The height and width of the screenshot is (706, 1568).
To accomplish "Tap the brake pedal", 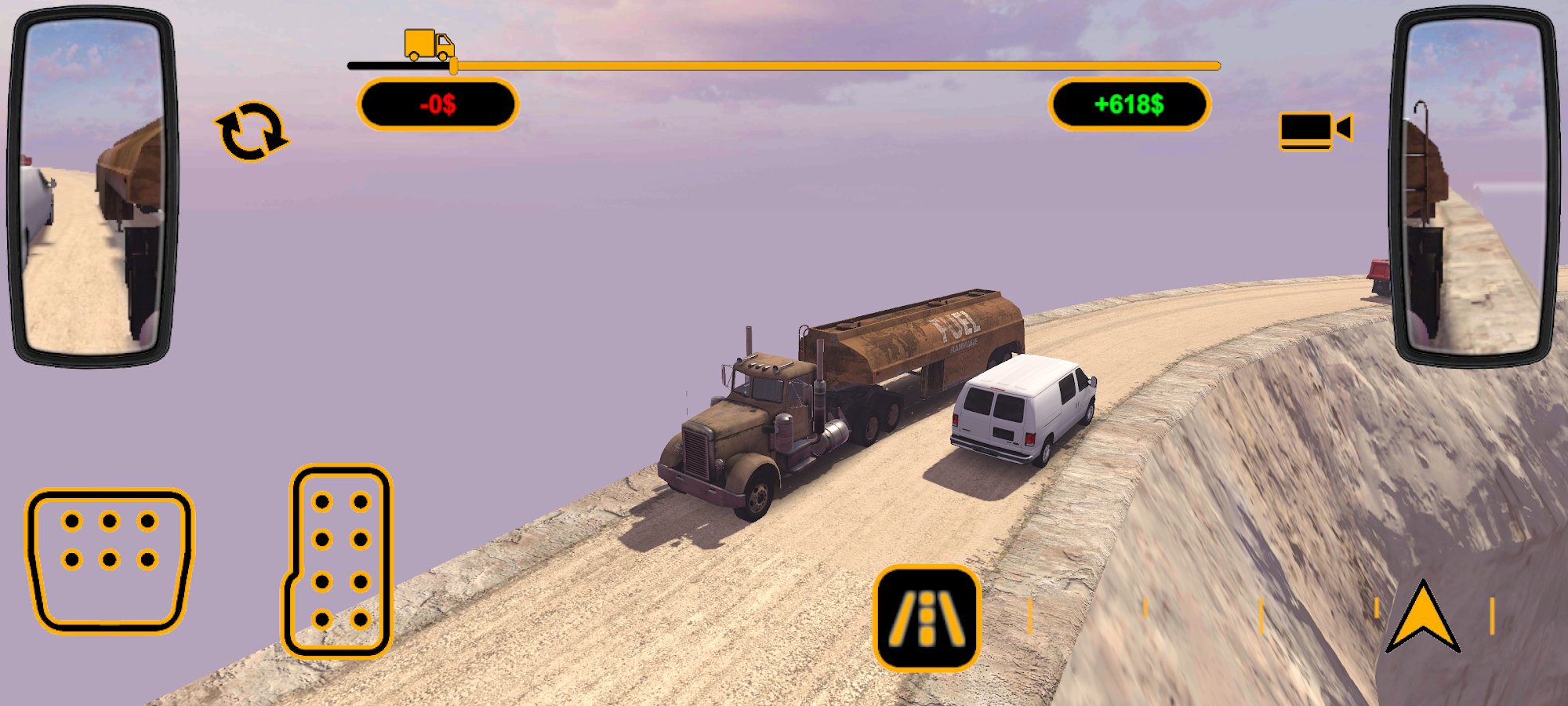I will click(110, 560).
